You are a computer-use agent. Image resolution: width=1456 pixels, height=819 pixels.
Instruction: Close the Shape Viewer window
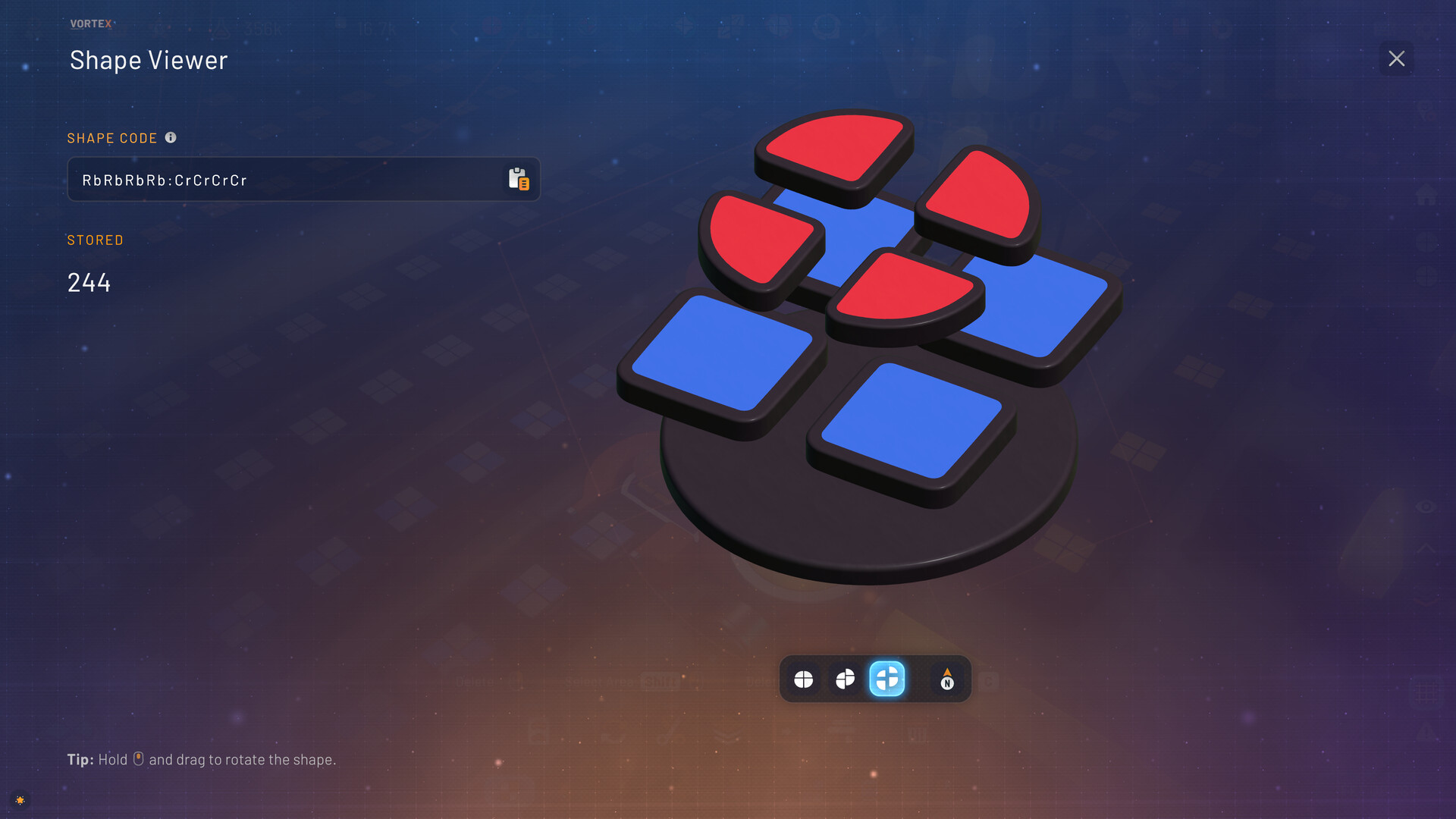tap(1396, 58)
